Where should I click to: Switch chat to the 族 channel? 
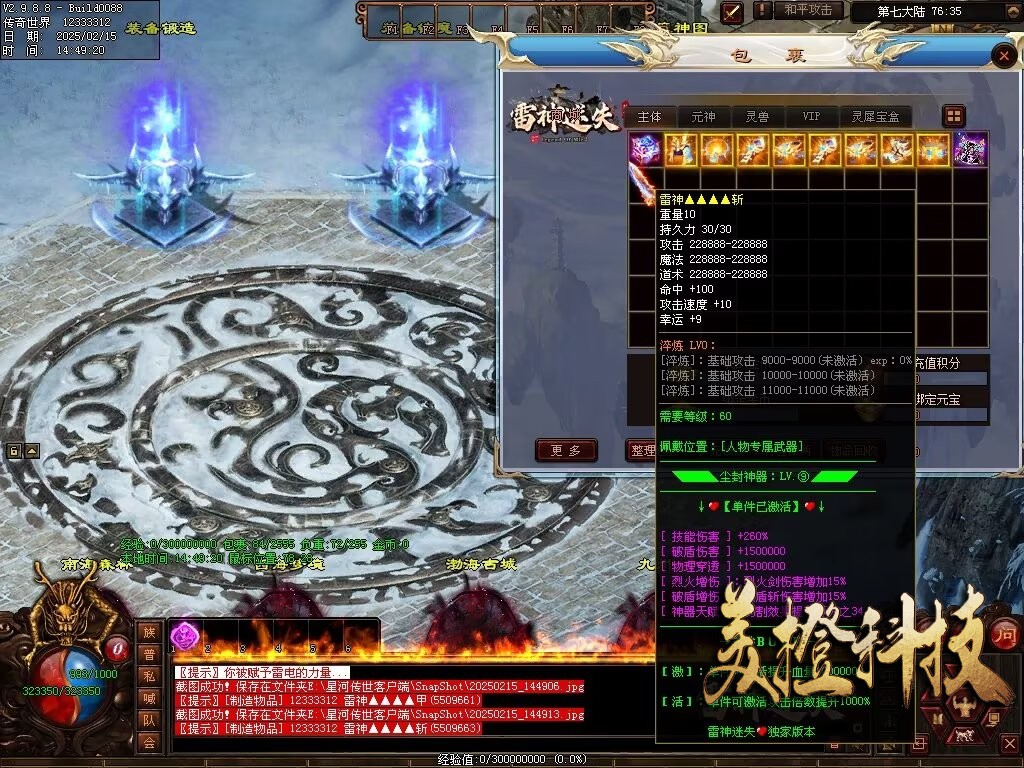(x=149, y=632)
